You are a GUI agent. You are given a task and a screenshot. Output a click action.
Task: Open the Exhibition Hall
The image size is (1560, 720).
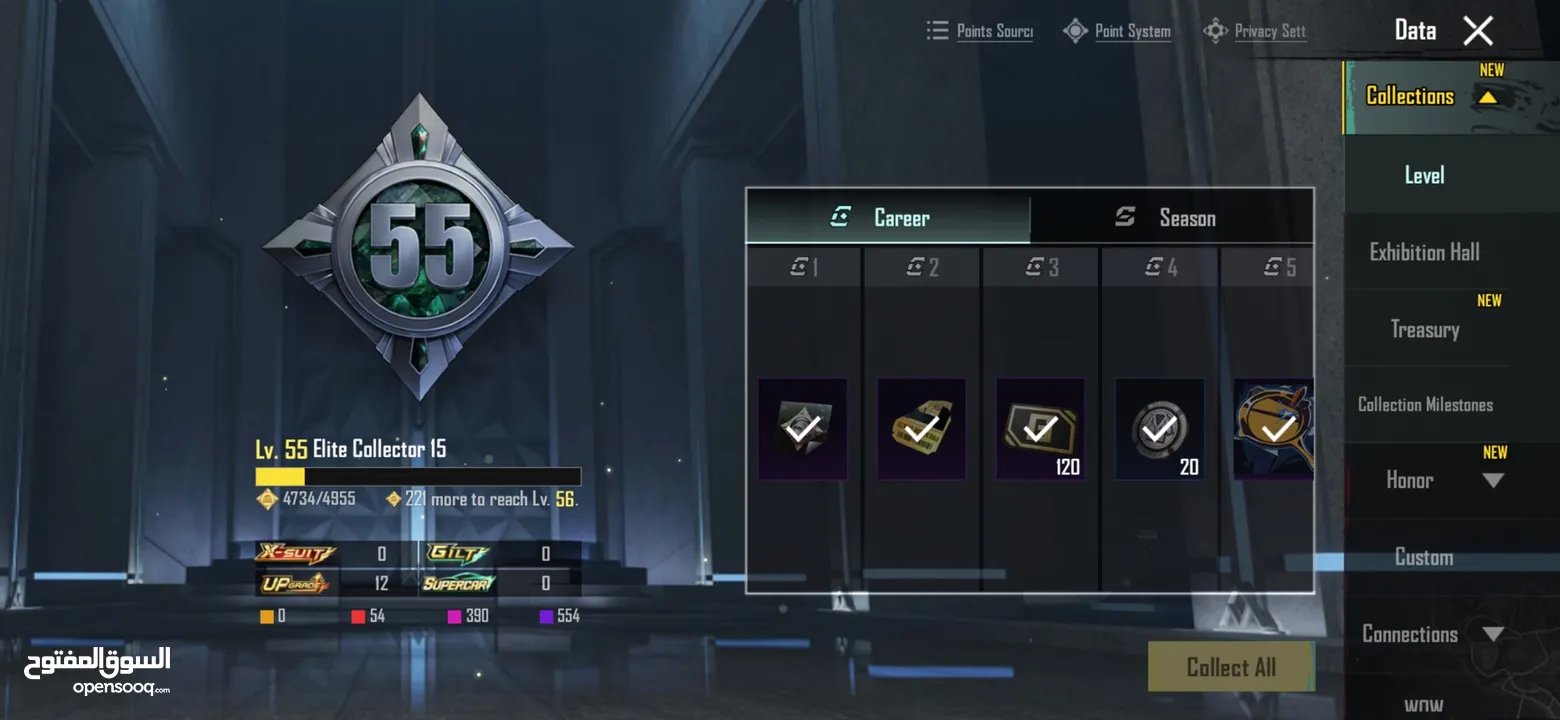pyautogui.click(x=1424, y=252)
